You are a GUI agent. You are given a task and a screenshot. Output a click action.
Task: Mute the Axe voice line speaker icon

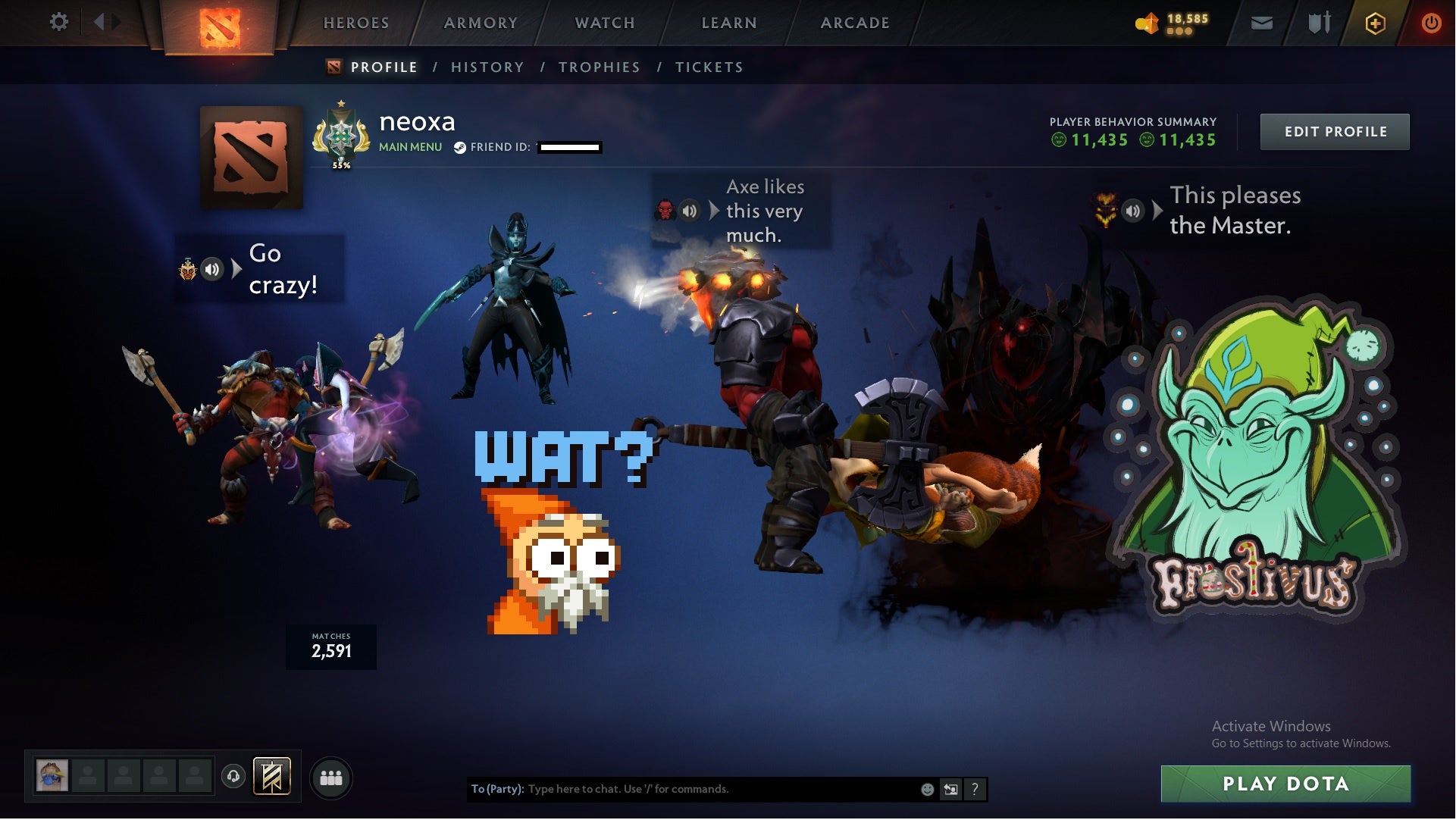coord(690,211)
